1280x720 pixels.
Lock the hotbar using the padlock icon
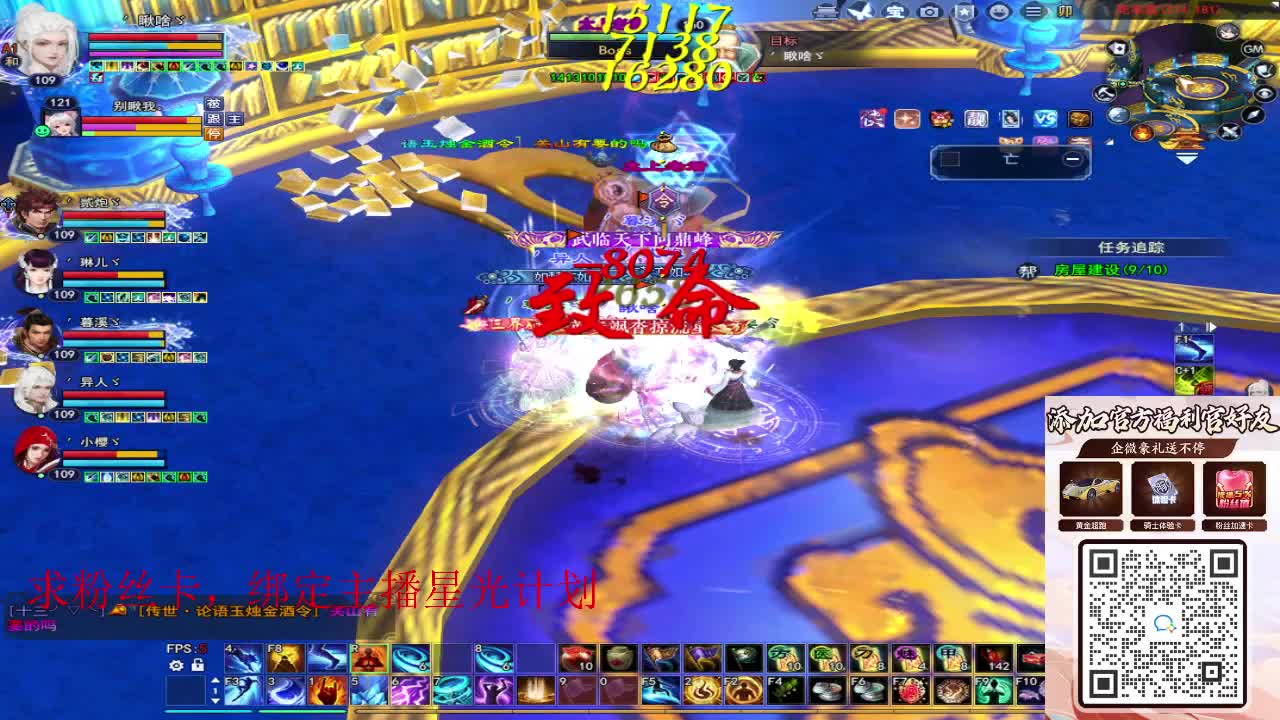click(x=197, y=666)
